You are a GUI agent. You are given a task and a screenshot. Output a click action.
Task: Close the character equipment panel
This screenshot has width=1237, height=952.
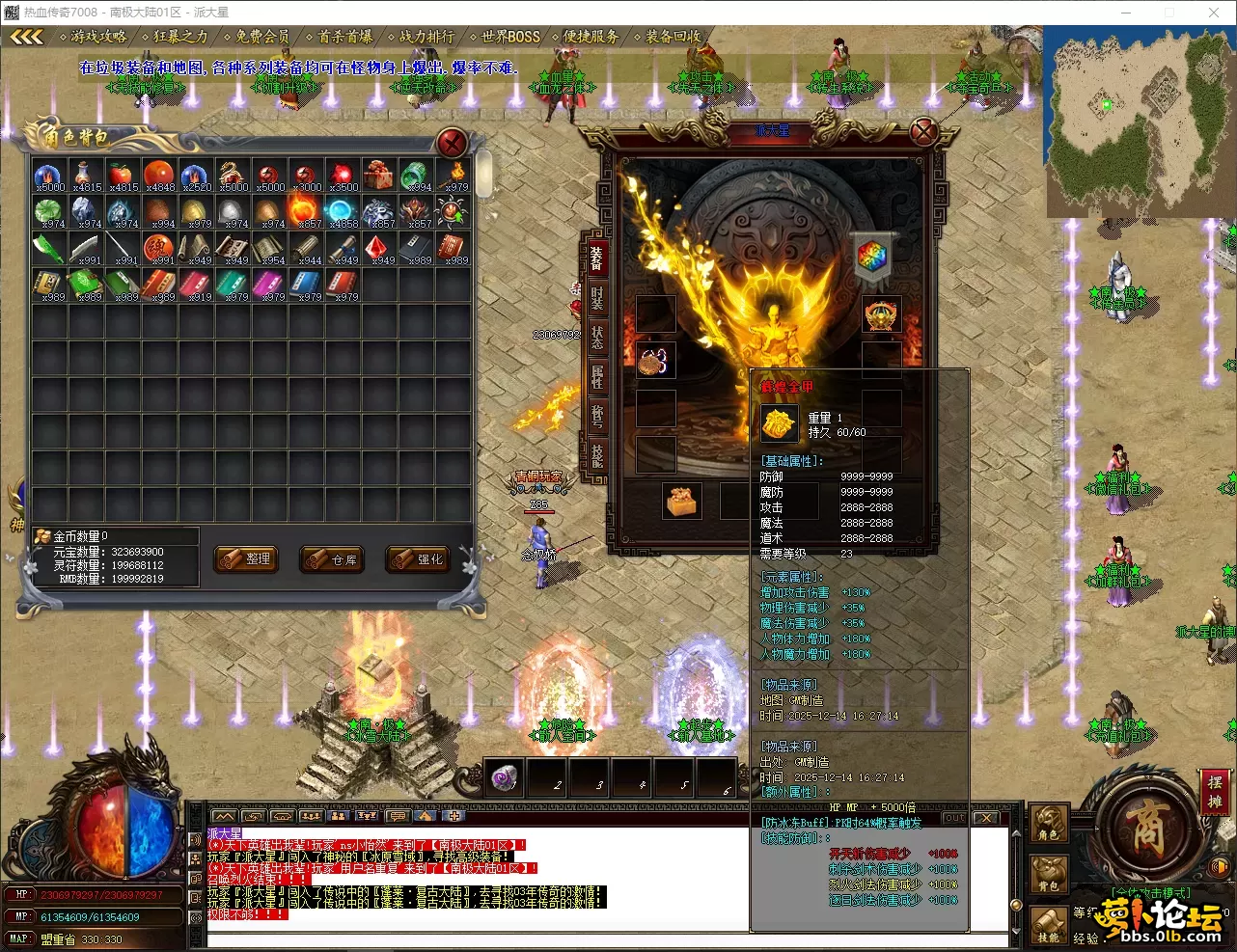click(923, 131)
